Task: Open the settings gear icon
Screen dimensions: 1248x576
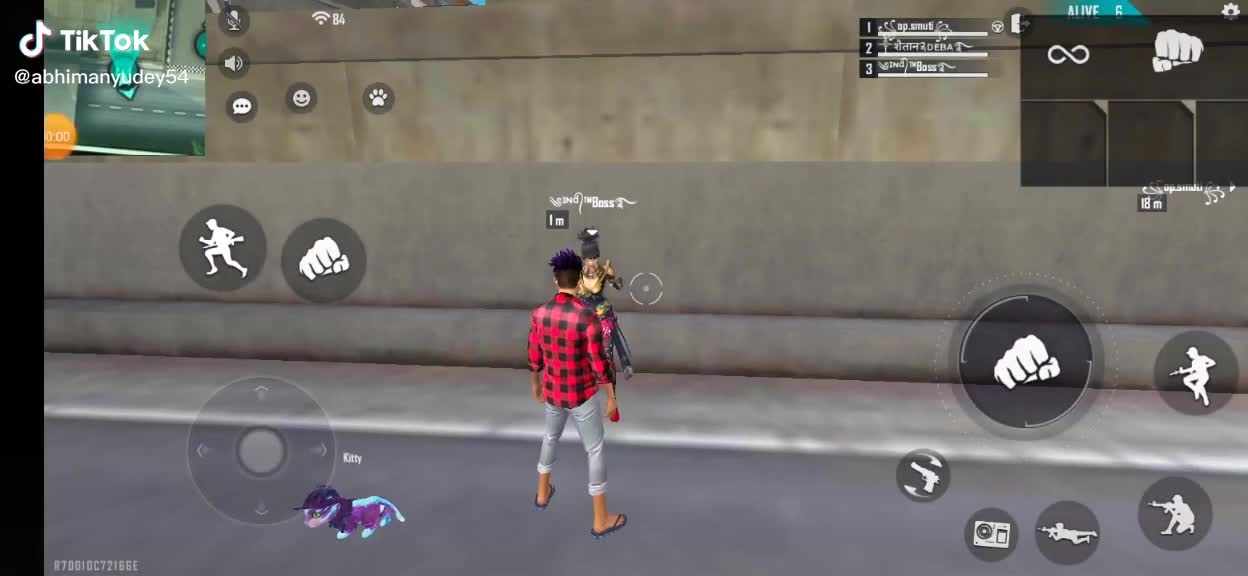Action: coord(1230,11)
